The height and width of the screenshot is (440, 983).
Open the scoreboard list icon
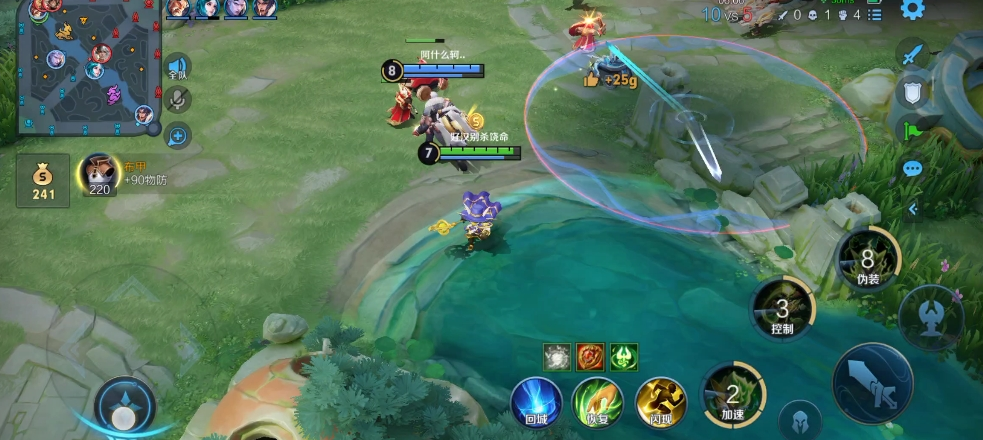(x=875, y=15)
